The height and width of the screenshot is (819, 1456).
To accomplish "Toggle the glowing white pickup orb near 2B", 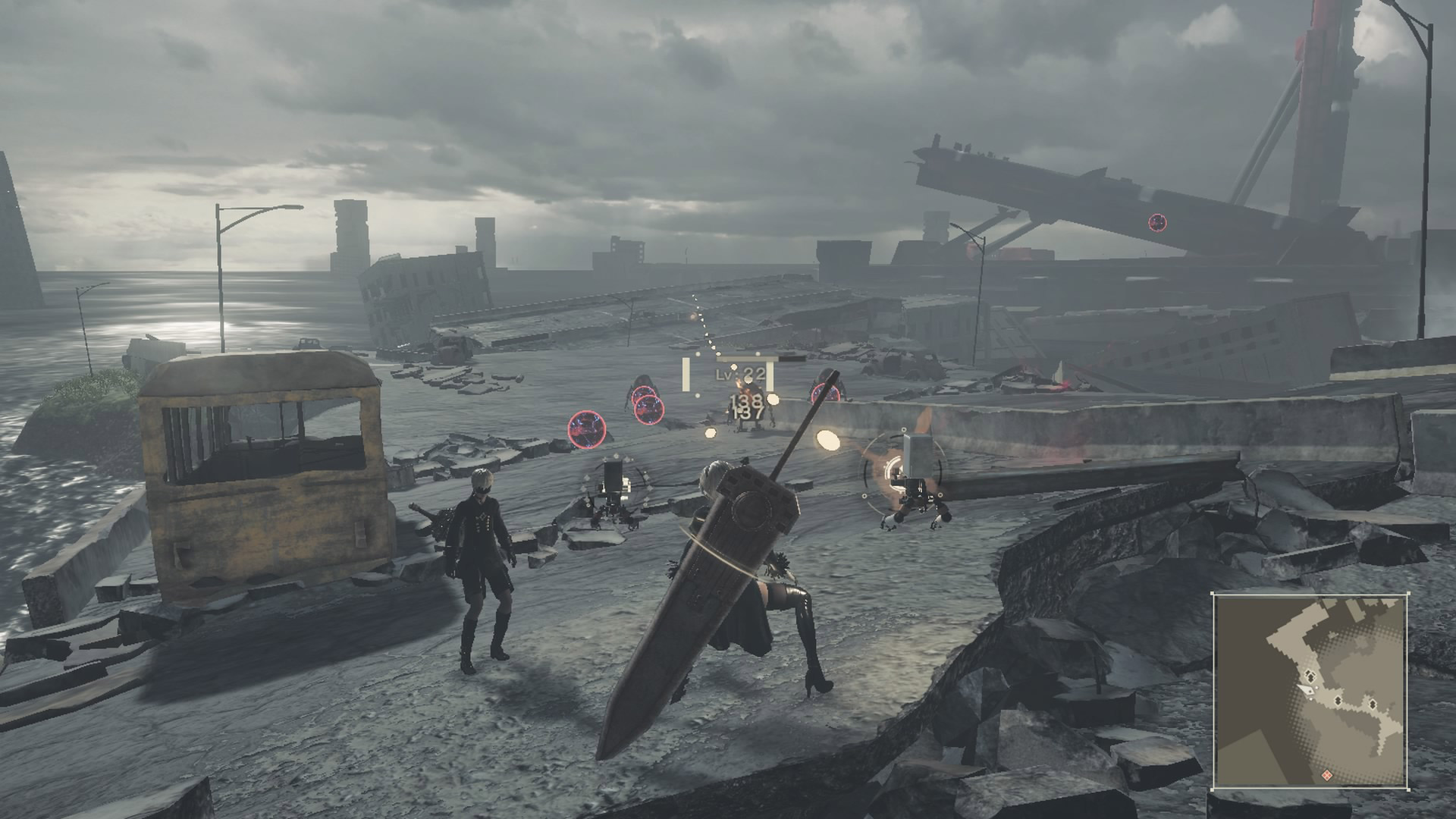I will (827, 441).
